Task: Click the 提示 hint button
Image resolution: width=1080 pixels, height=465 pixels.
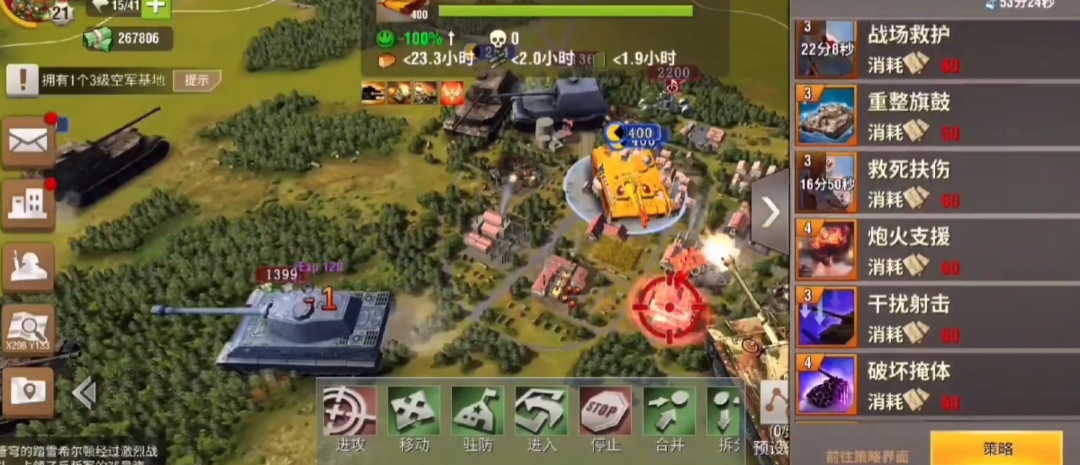Action: (197, 80)
